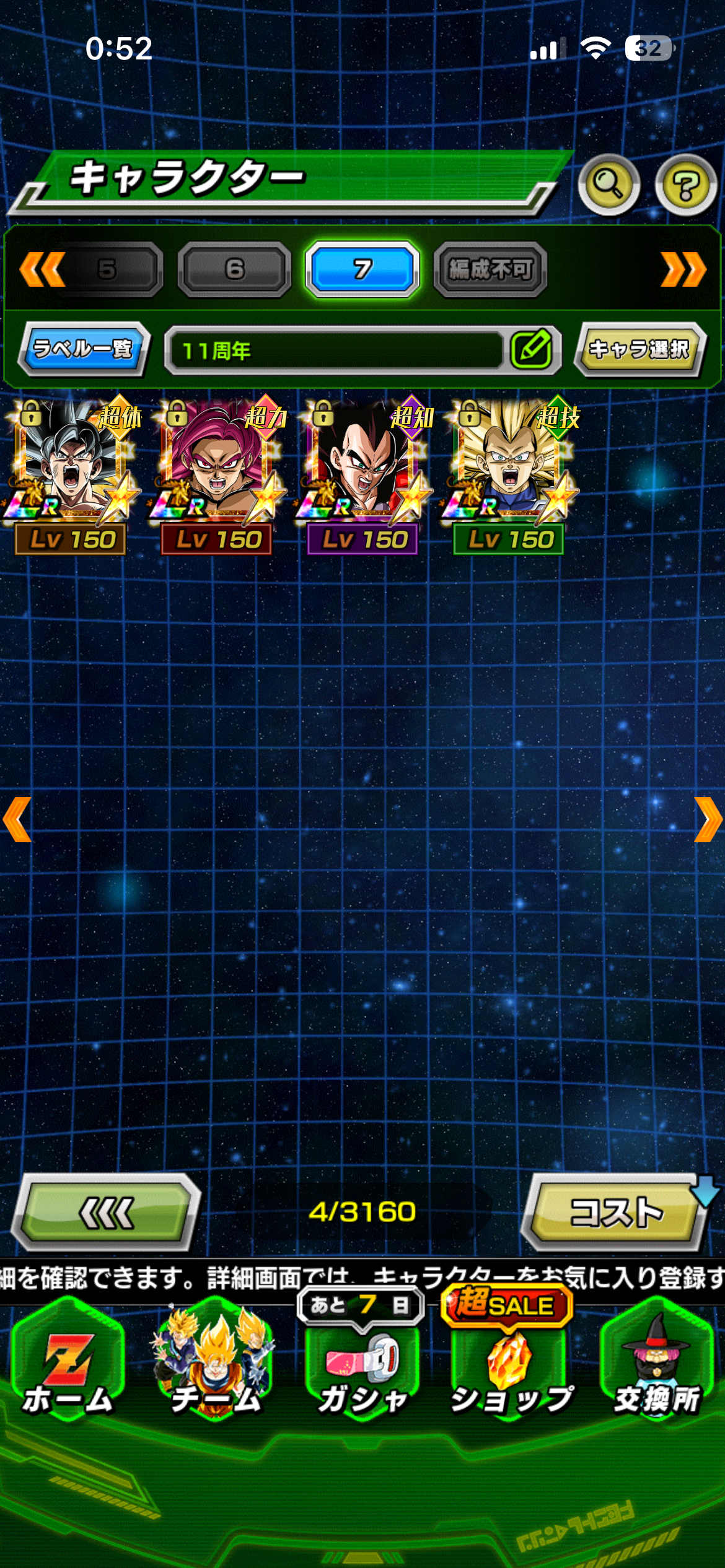Screen dimensions: 725x1568
Task: Open the question mark help button
Action: tap(685, 185)
